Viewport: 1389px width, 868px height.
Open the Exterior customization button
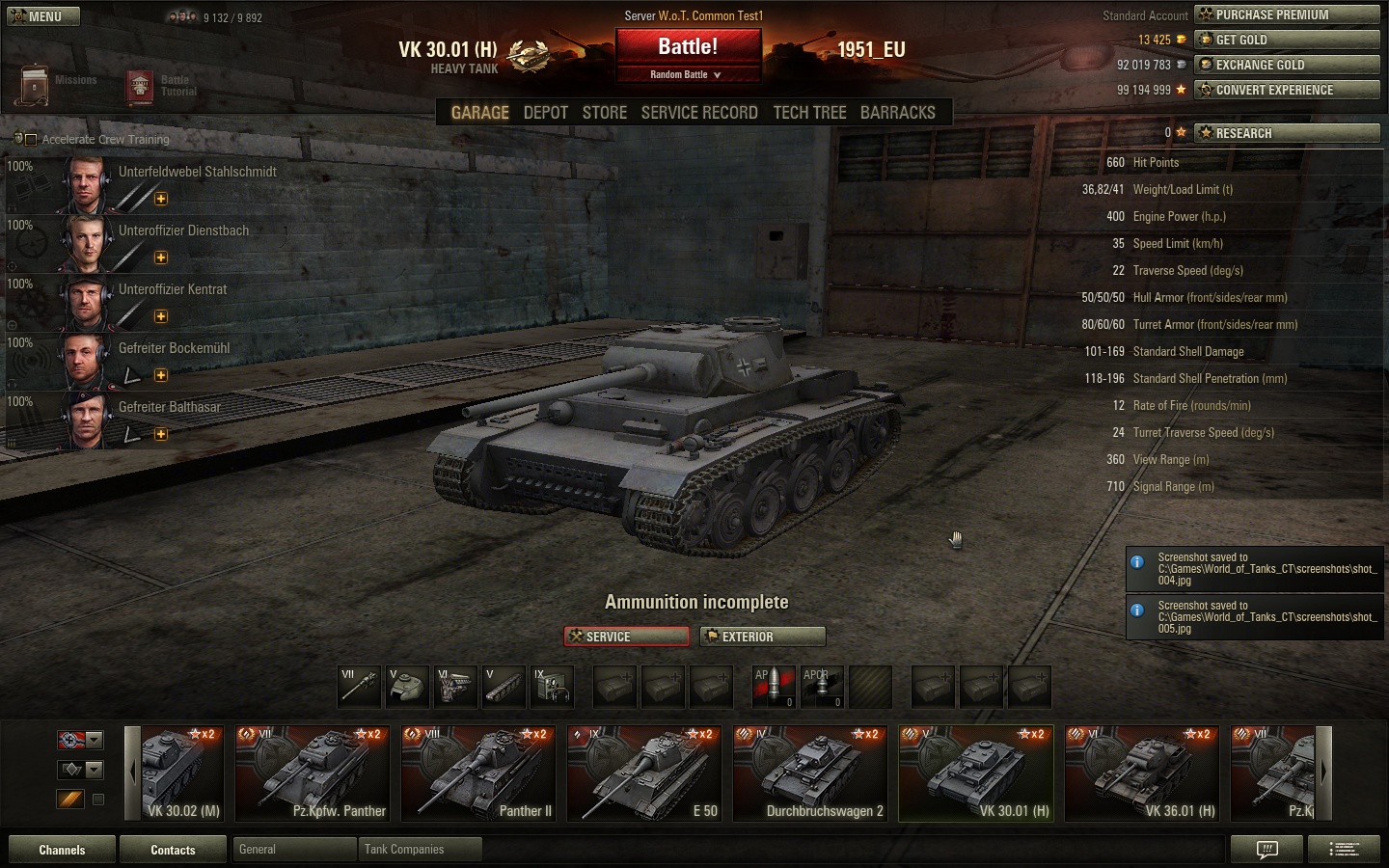[x=763, y=637]
